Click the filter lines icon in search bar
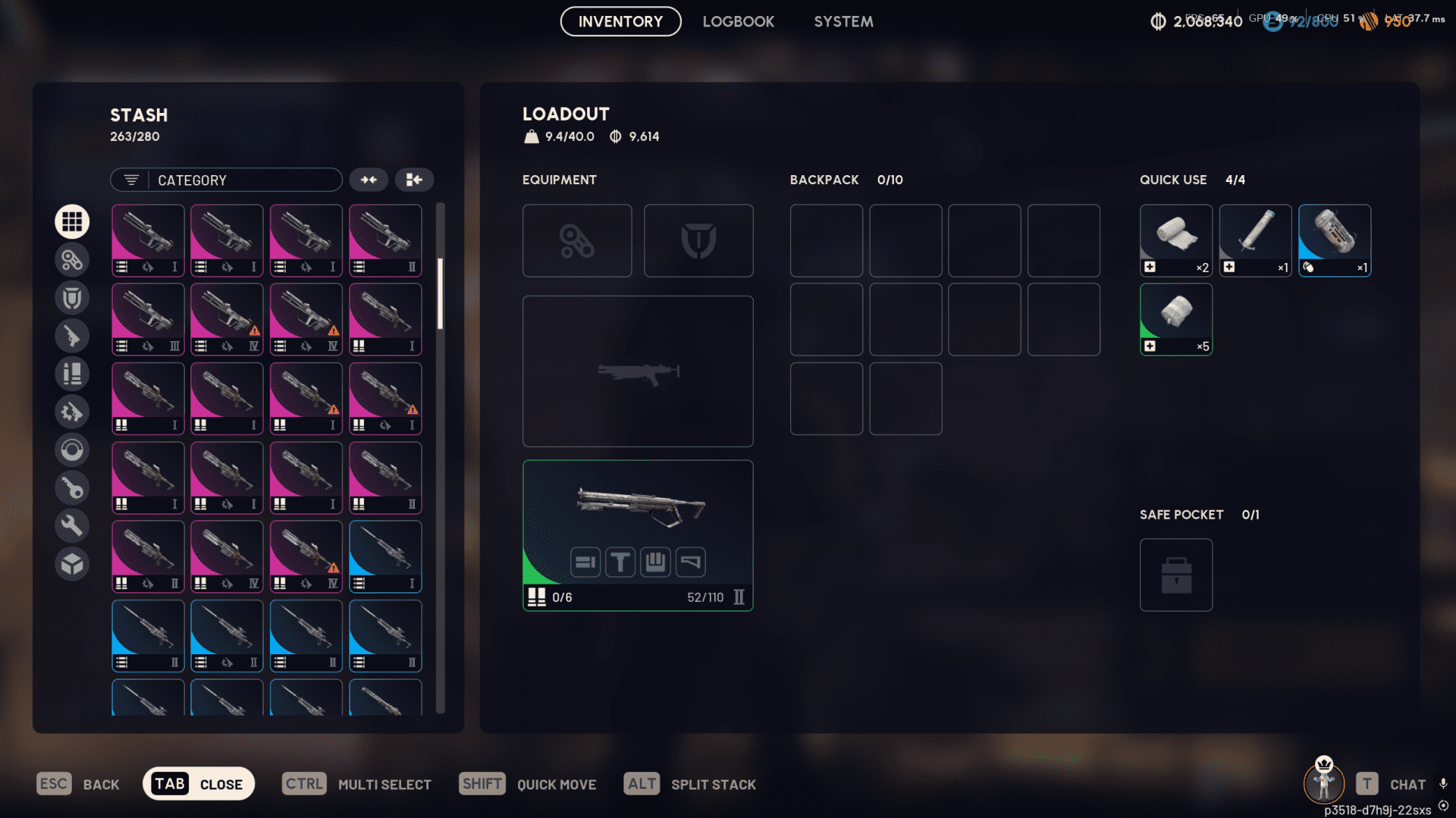Viewport: 1456px width, 818px height. pos(130,180)
